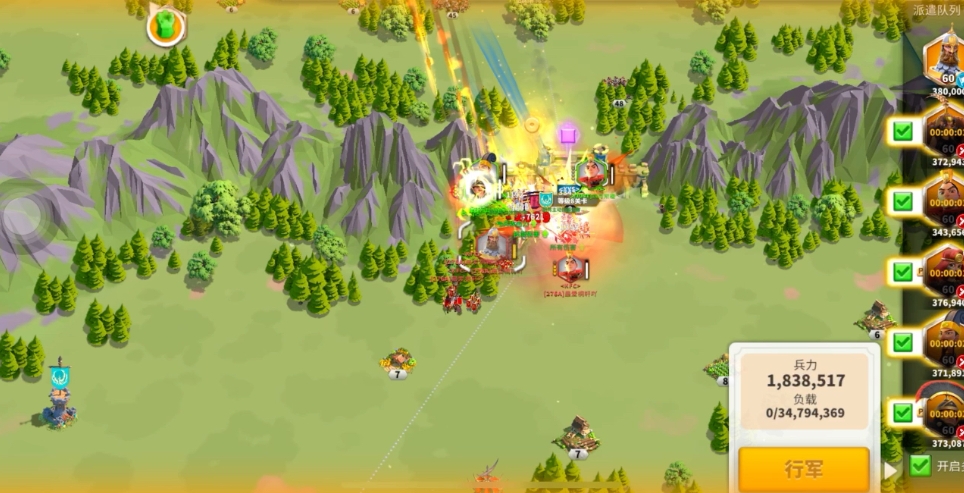The width and height of the screenshot is (964, 493).
Task: Tap the orange 行军 march button
Action: pyautogui.click(x=803, y=469)
